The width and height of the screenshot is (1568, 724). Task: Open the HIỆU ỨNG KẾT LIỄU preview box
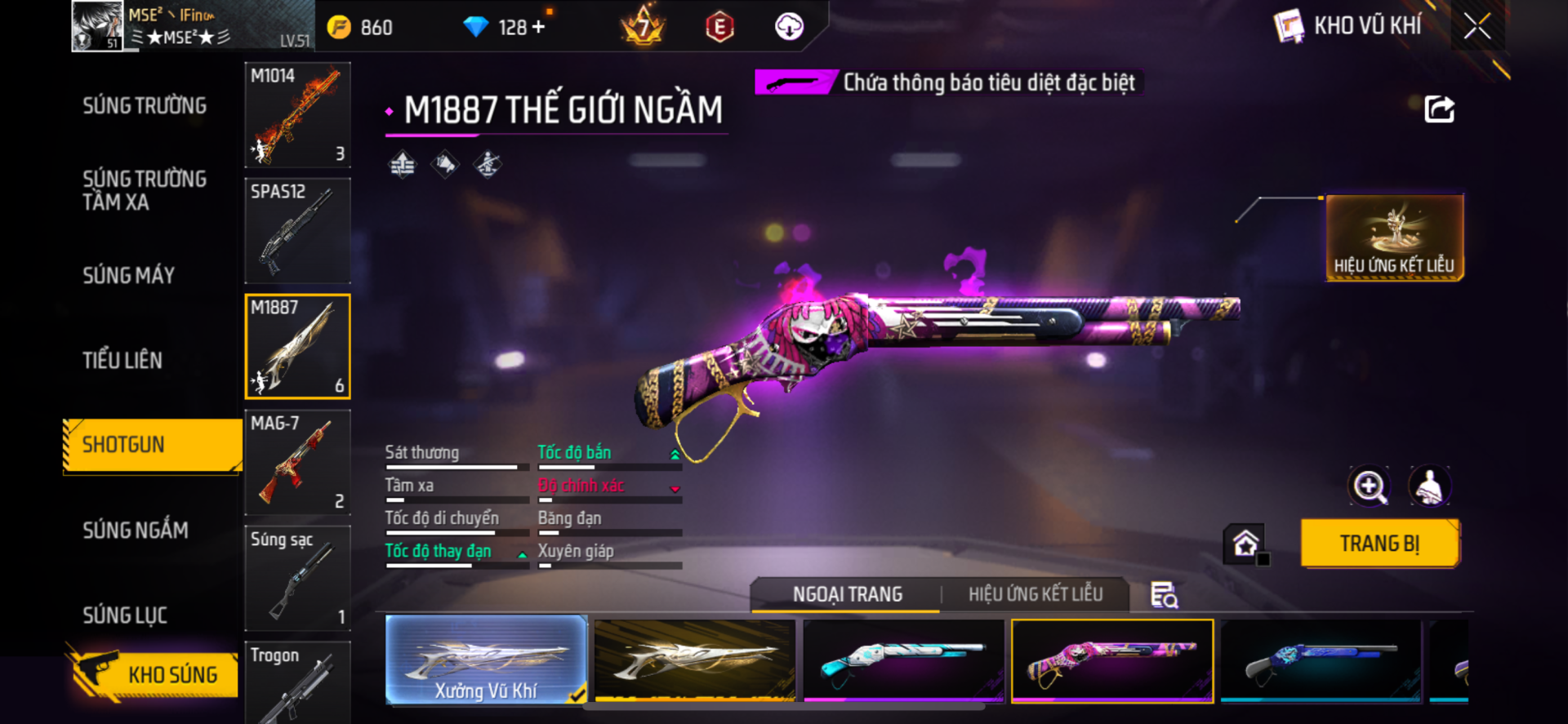(1394, 238)
